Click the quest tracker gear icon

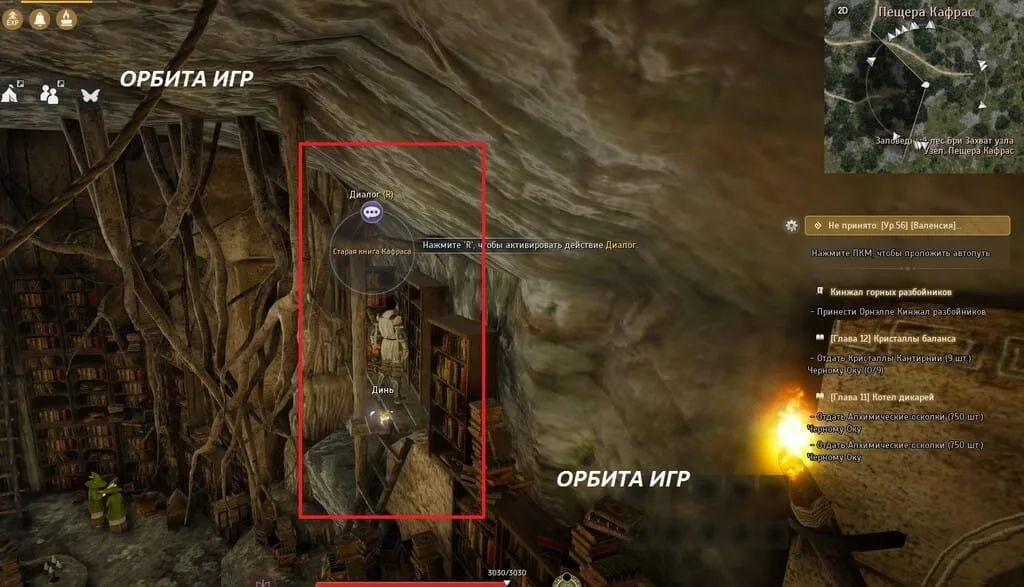pyautogui.click(x=792, y=226)
